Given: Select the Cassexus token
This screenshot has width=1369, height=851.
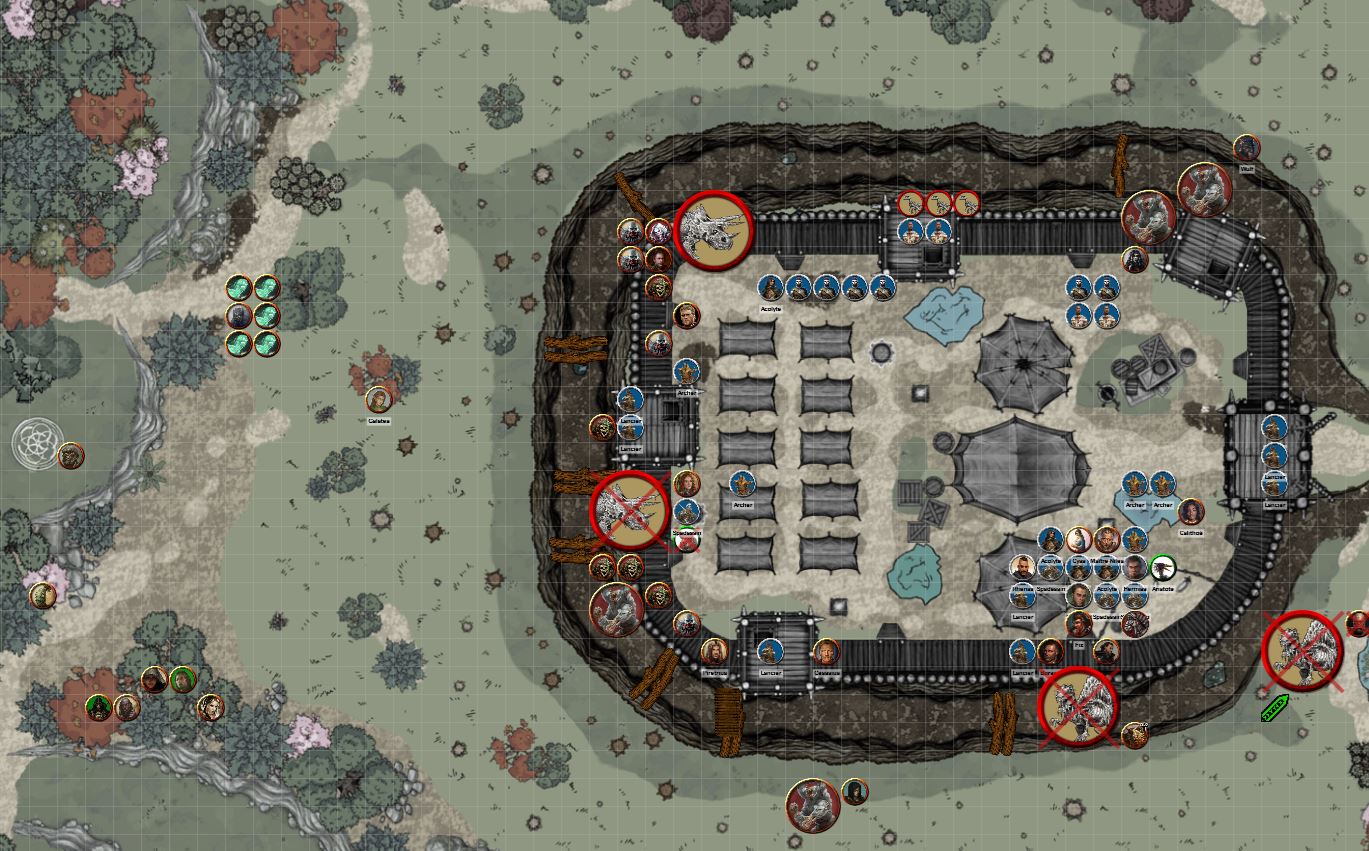Looking at the screenshot, I should click(x=826, y=652).
